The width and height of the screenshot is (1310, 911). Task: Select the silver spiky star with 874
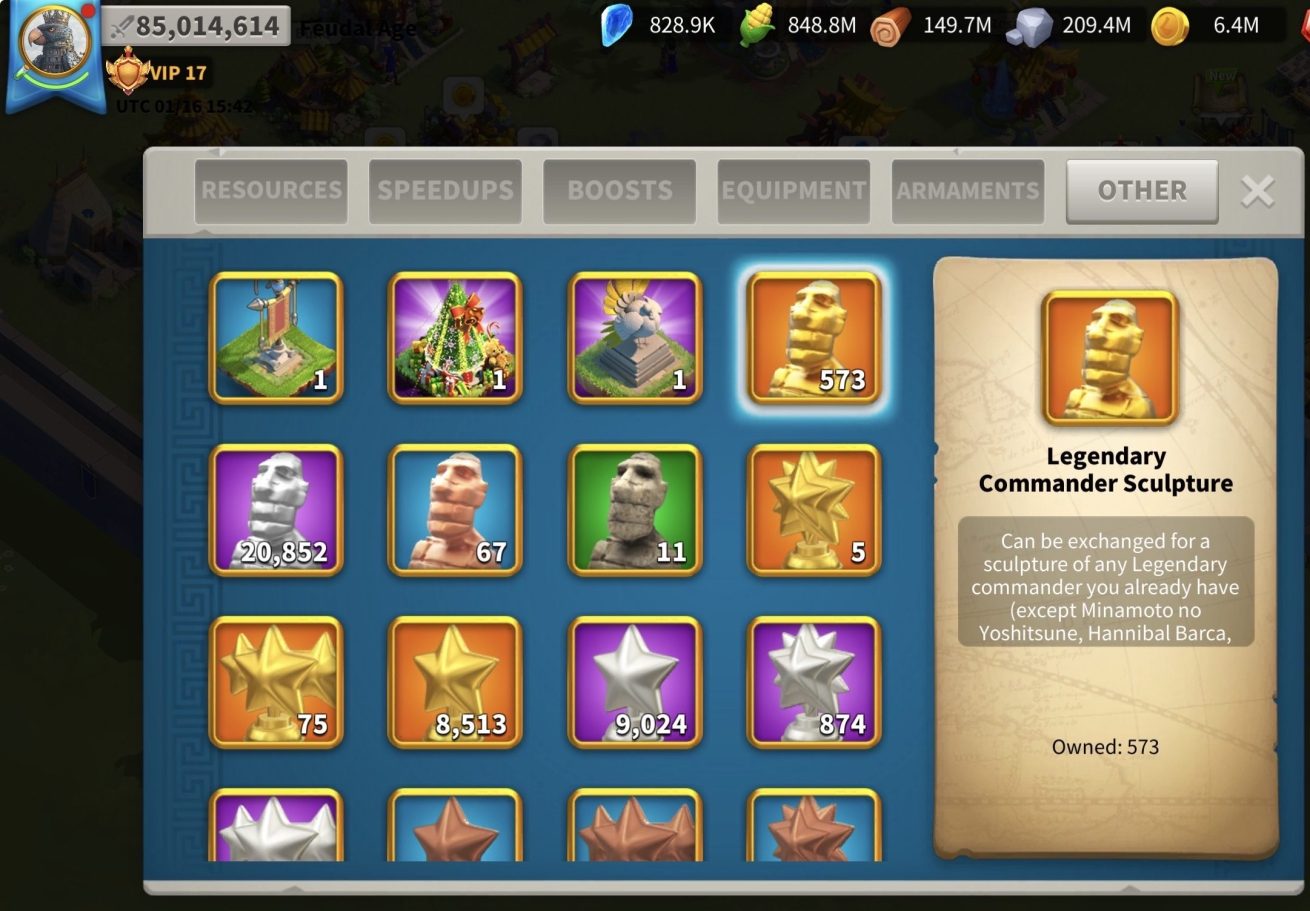click(814, 682)
